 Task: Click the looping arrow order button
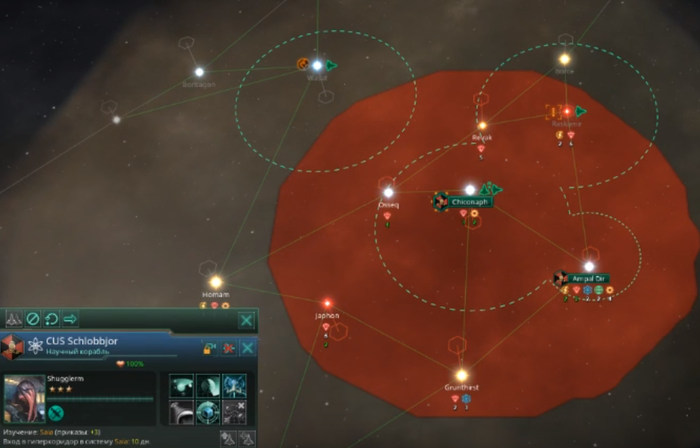pyautogui.click(x=51, y=320)
